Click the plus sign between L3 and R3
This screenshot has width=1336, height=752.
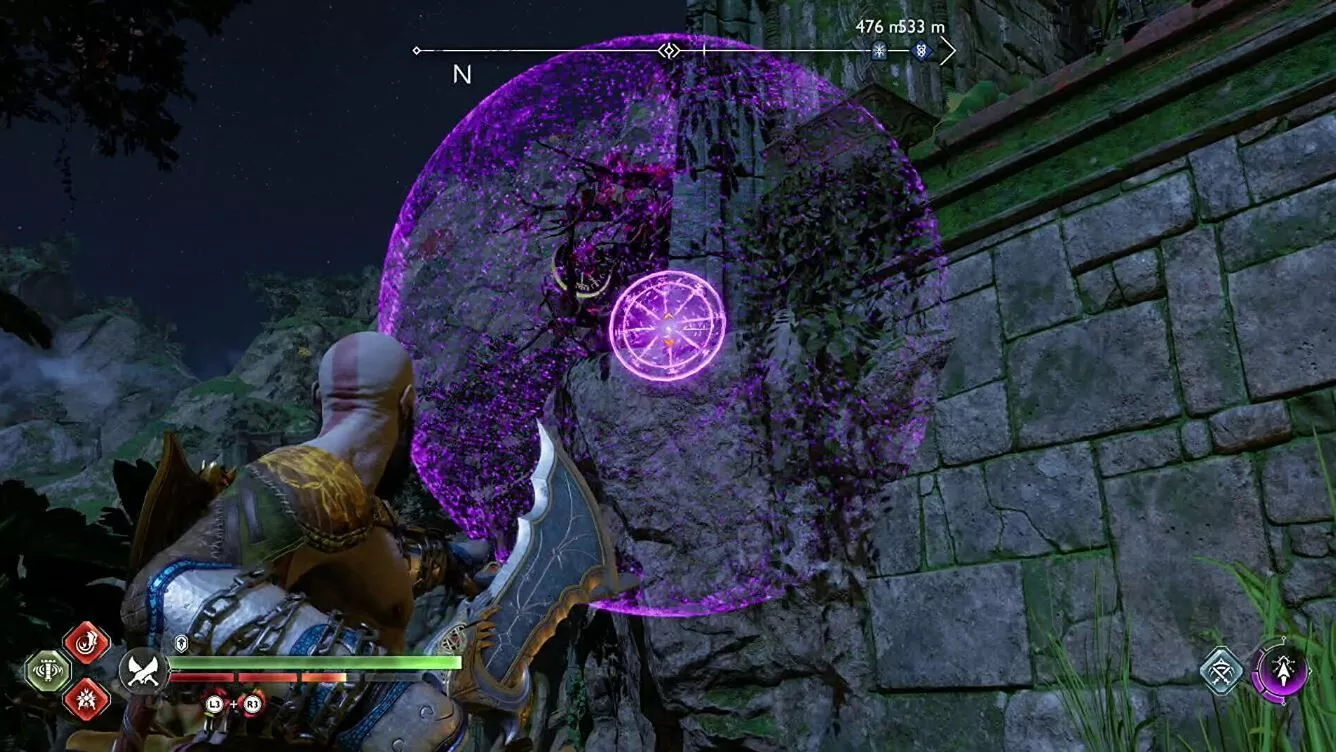tap(235, 703)
